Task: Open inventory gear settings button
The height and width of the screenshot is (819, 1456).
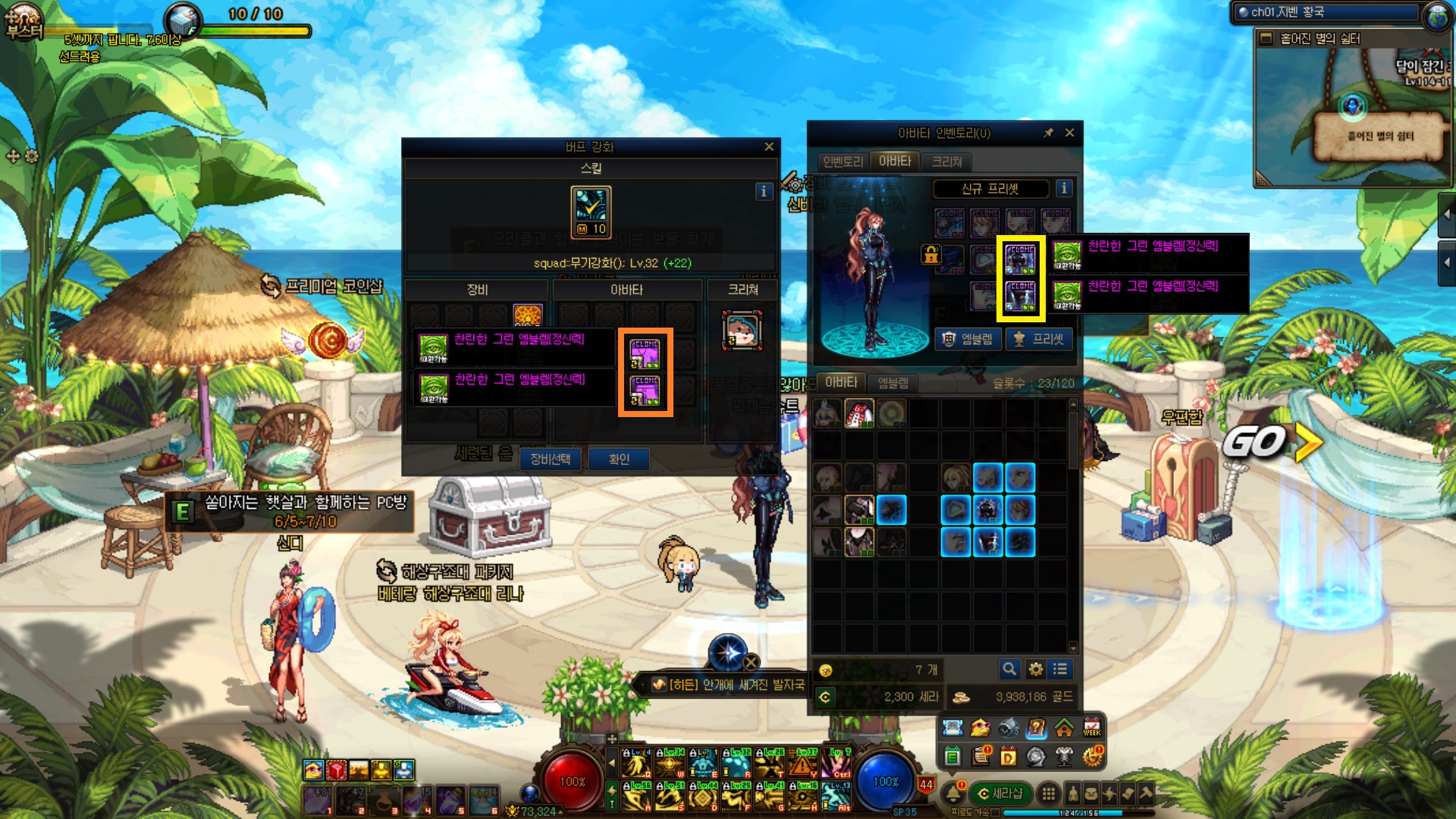Action: [x=1035, y=669]
